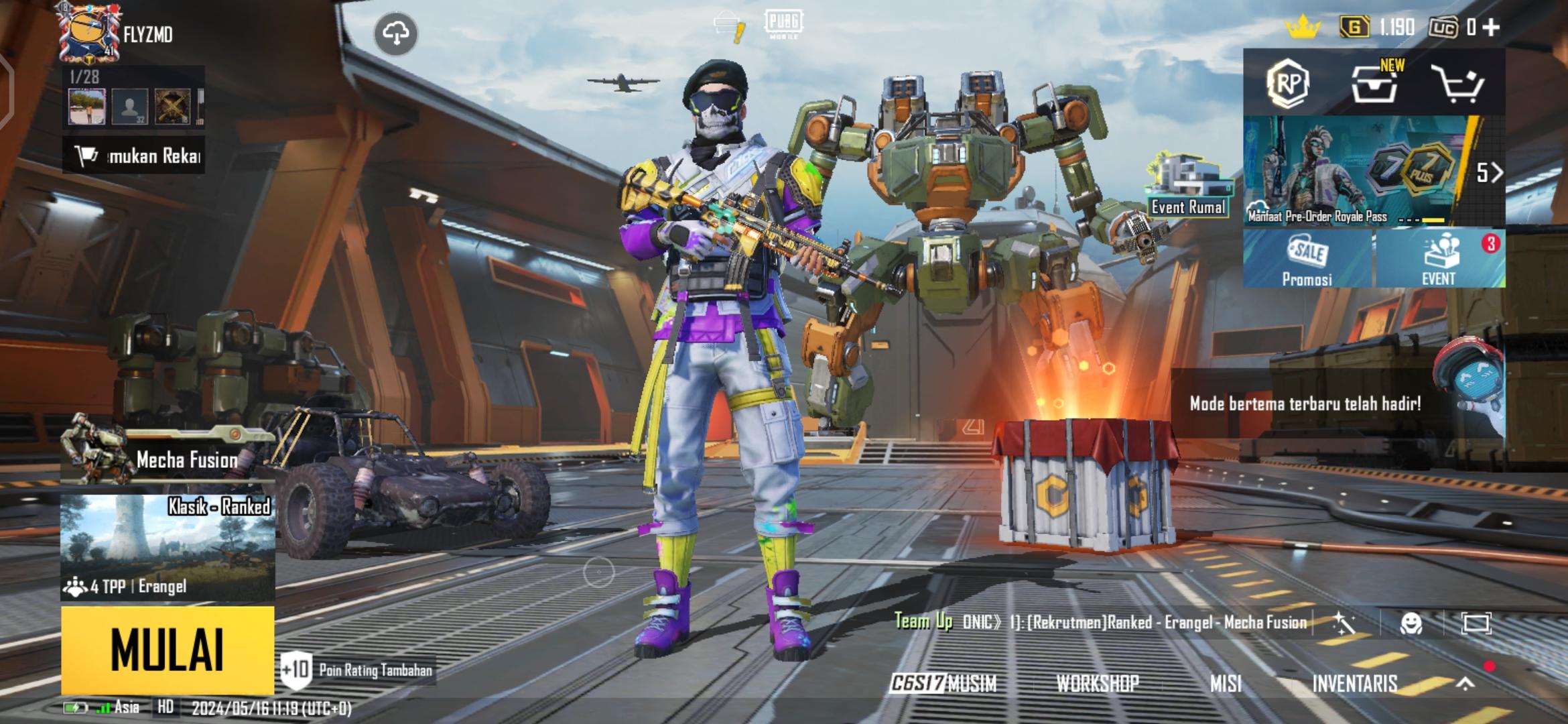1568x724 pixels.
Task: Open the crate icon marked NEW
Action: click(1374, 84)
